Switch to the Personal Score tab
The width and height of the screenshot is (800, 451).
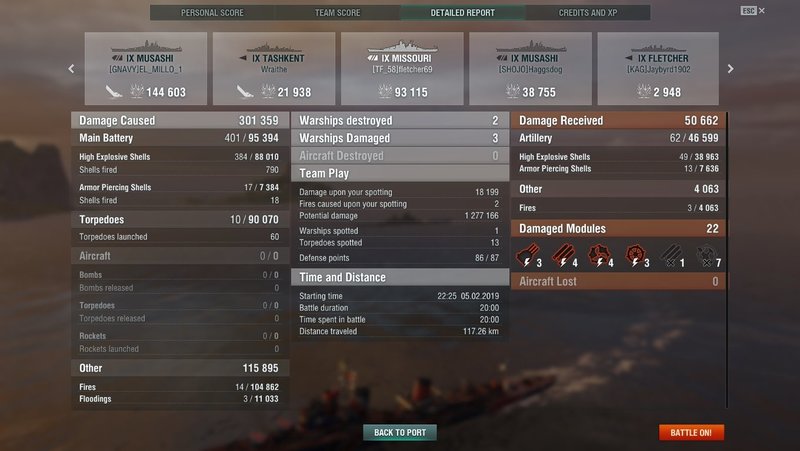click(x=211, y=13)
